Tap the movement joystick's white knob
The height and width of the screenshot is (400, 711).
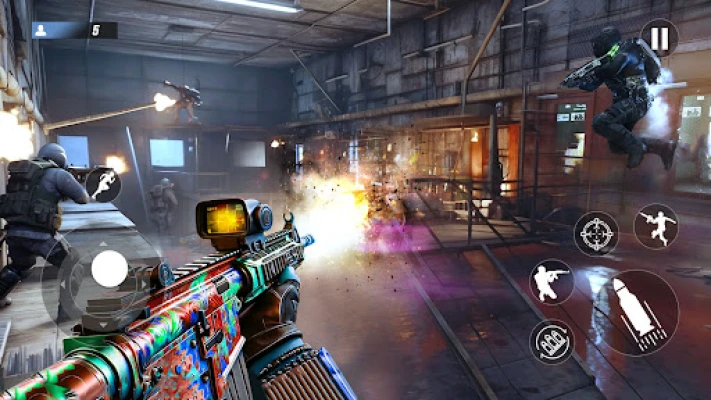[x=109, y=268]
